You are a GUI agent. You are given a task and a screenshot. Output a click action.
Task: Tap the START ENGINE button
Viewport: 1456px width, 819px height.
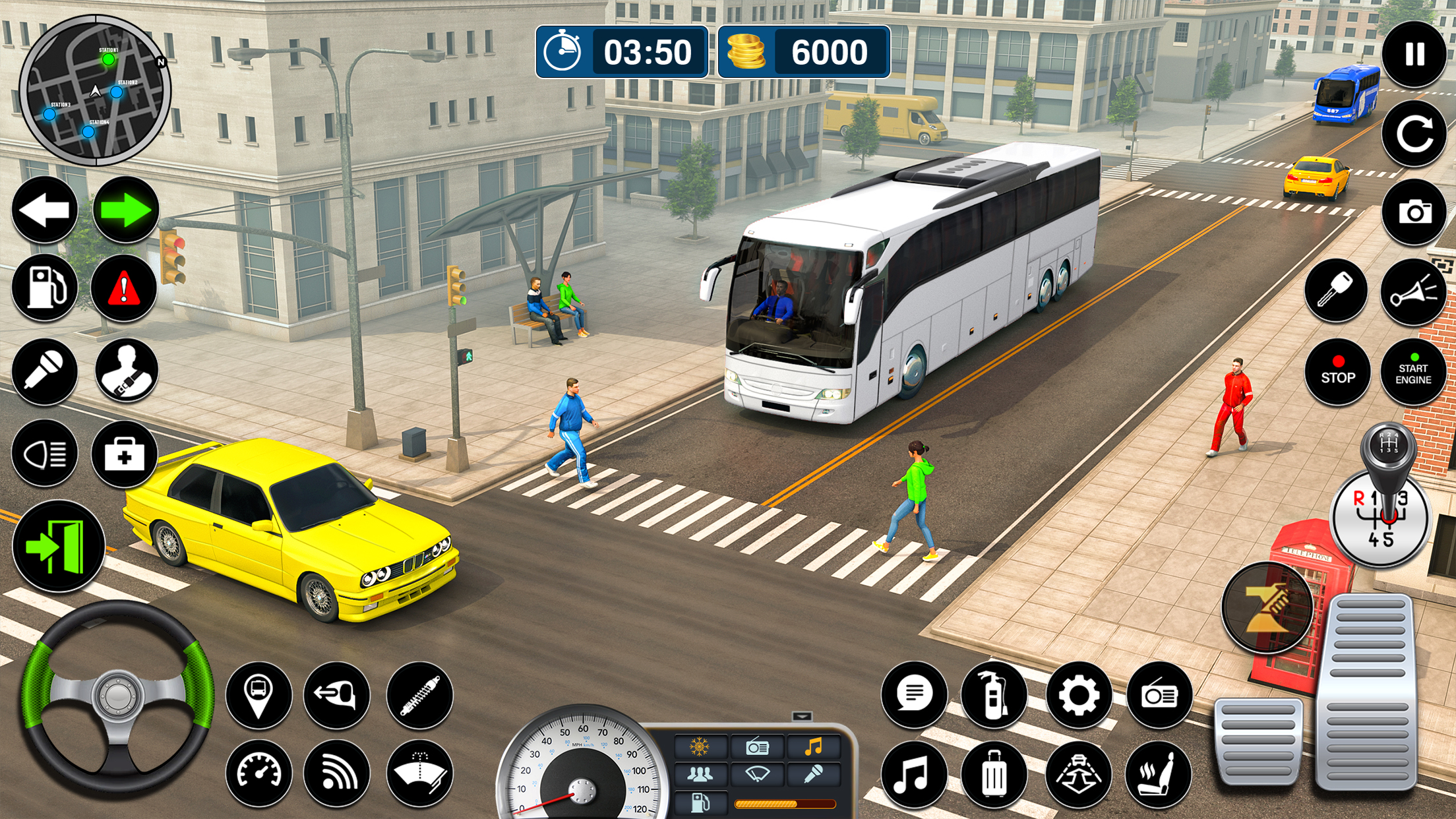coord(1413,373)
